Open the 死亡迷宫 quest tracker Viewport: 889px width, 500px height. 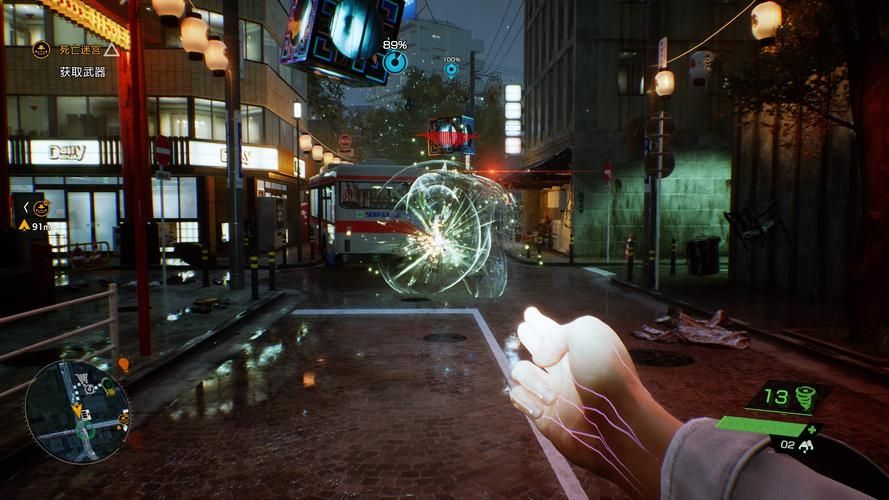[x=78, y=48]
